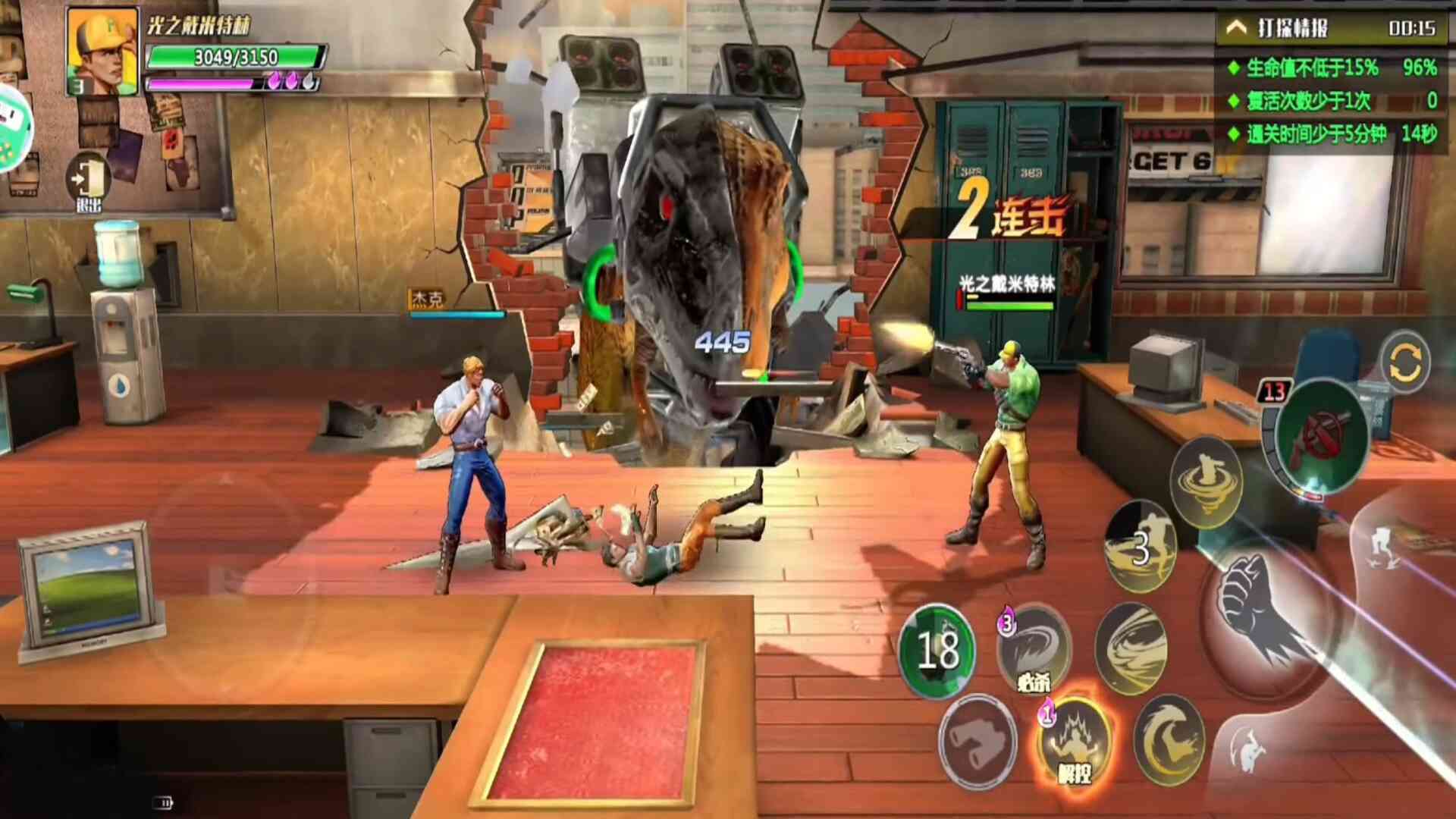Trigger the 必杀 ultimate skill
This screenshot has width=1456, height=819.
pyautogui.click(x=1034, y=648)
